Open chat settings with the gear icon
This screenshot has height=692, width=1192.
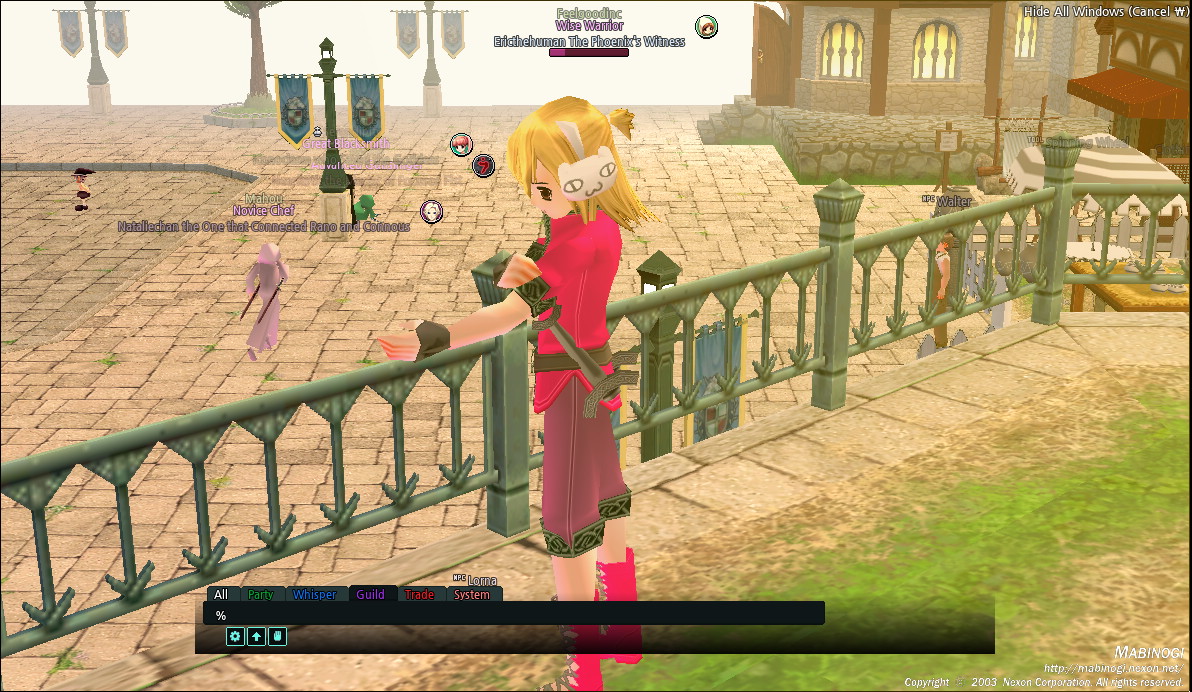(236, 636)
